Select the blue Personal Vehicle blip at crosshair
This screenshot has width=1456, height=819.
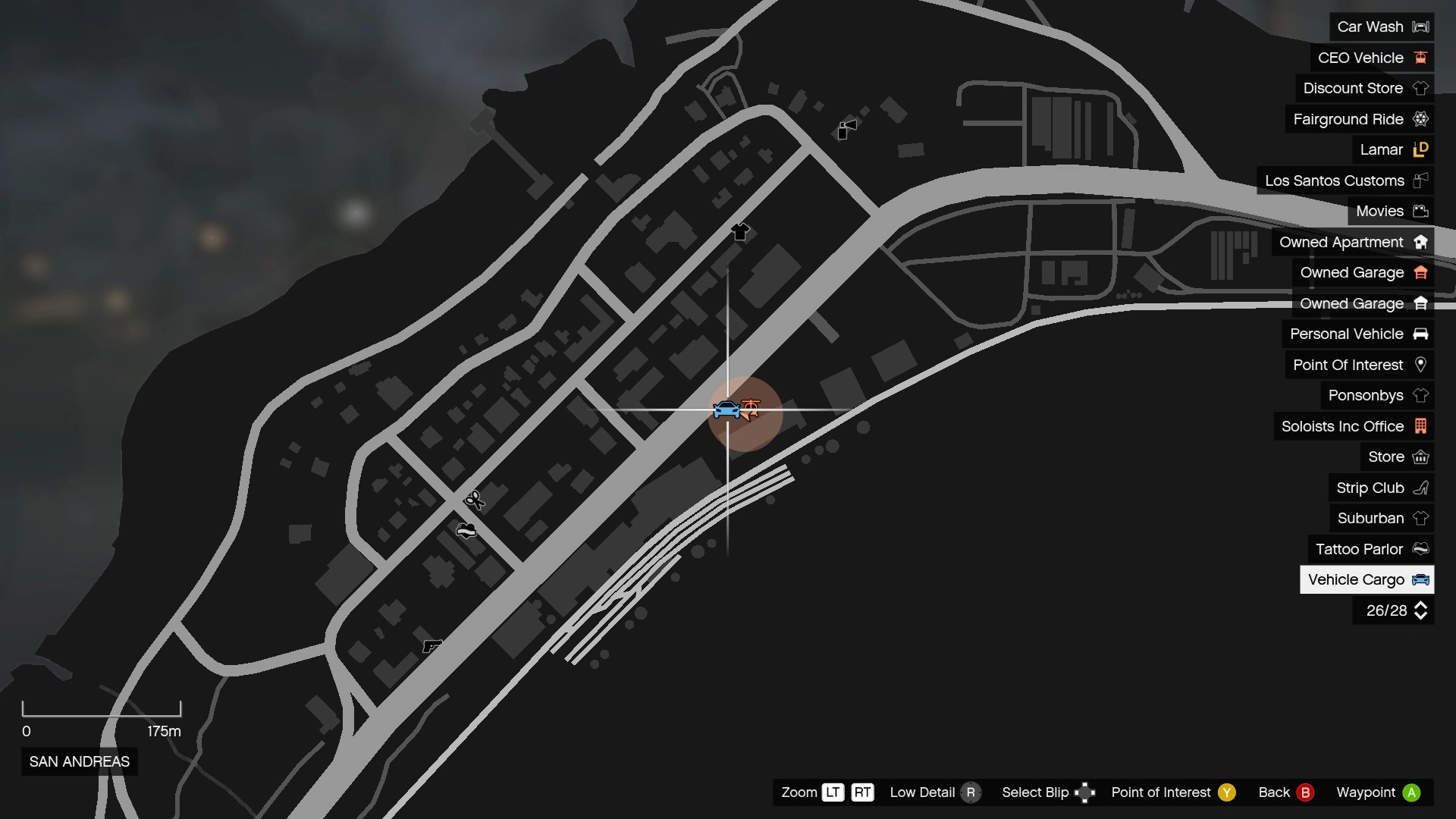(726, 409)
